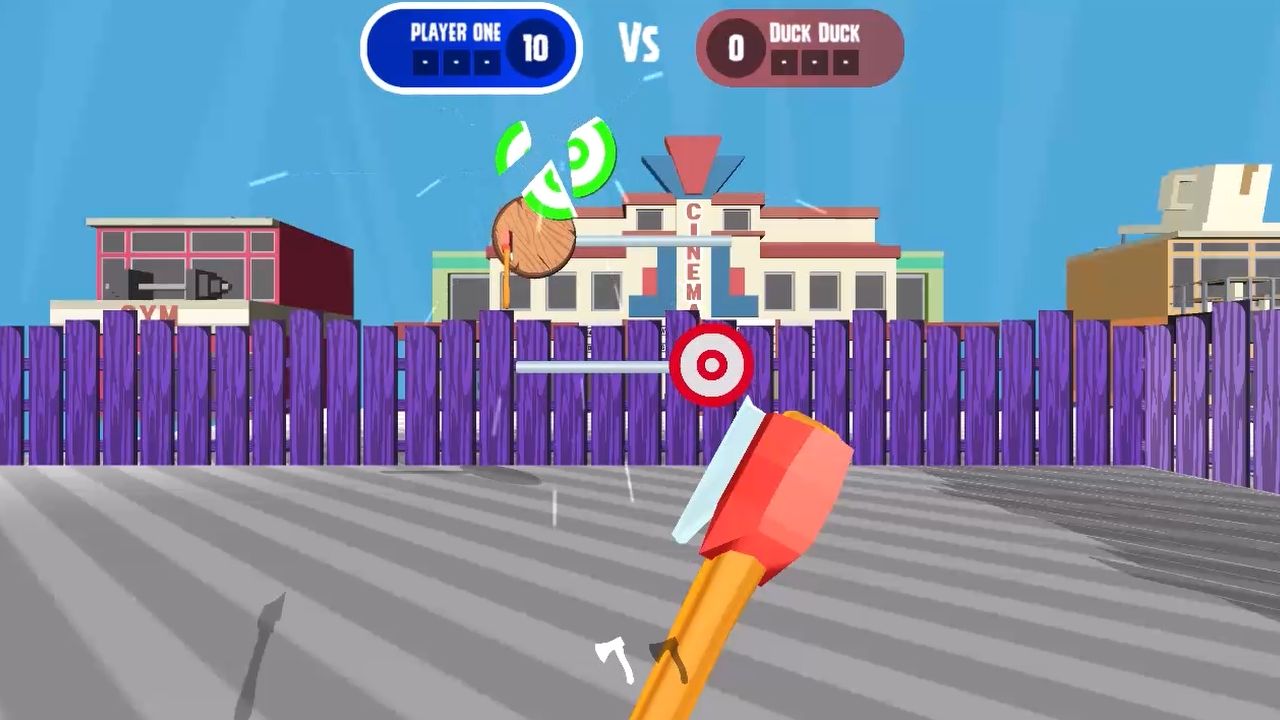Expand the Duck Duck score panel

(800, 45)
